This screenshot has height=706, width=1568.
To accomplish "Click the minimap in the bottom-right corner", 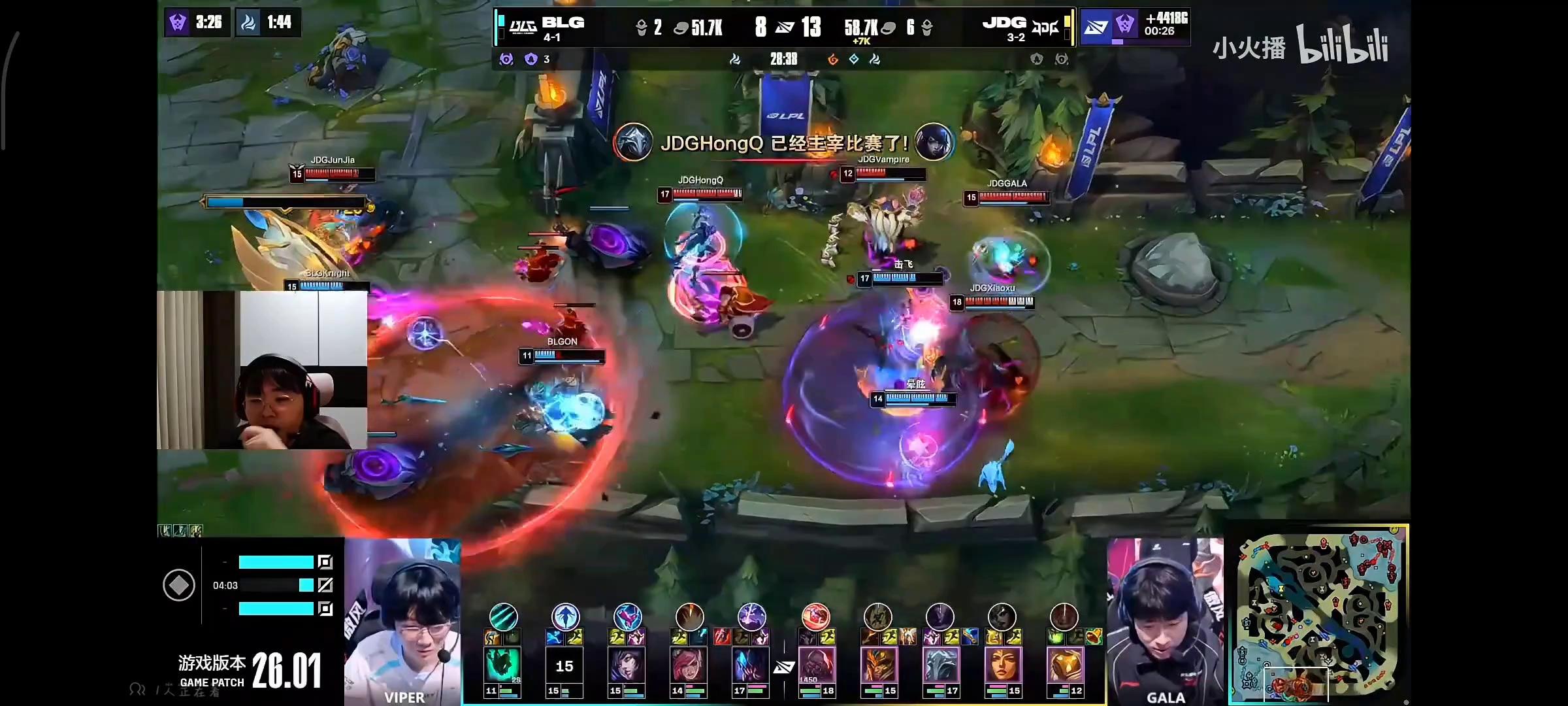I will (x=1318, y=614).
